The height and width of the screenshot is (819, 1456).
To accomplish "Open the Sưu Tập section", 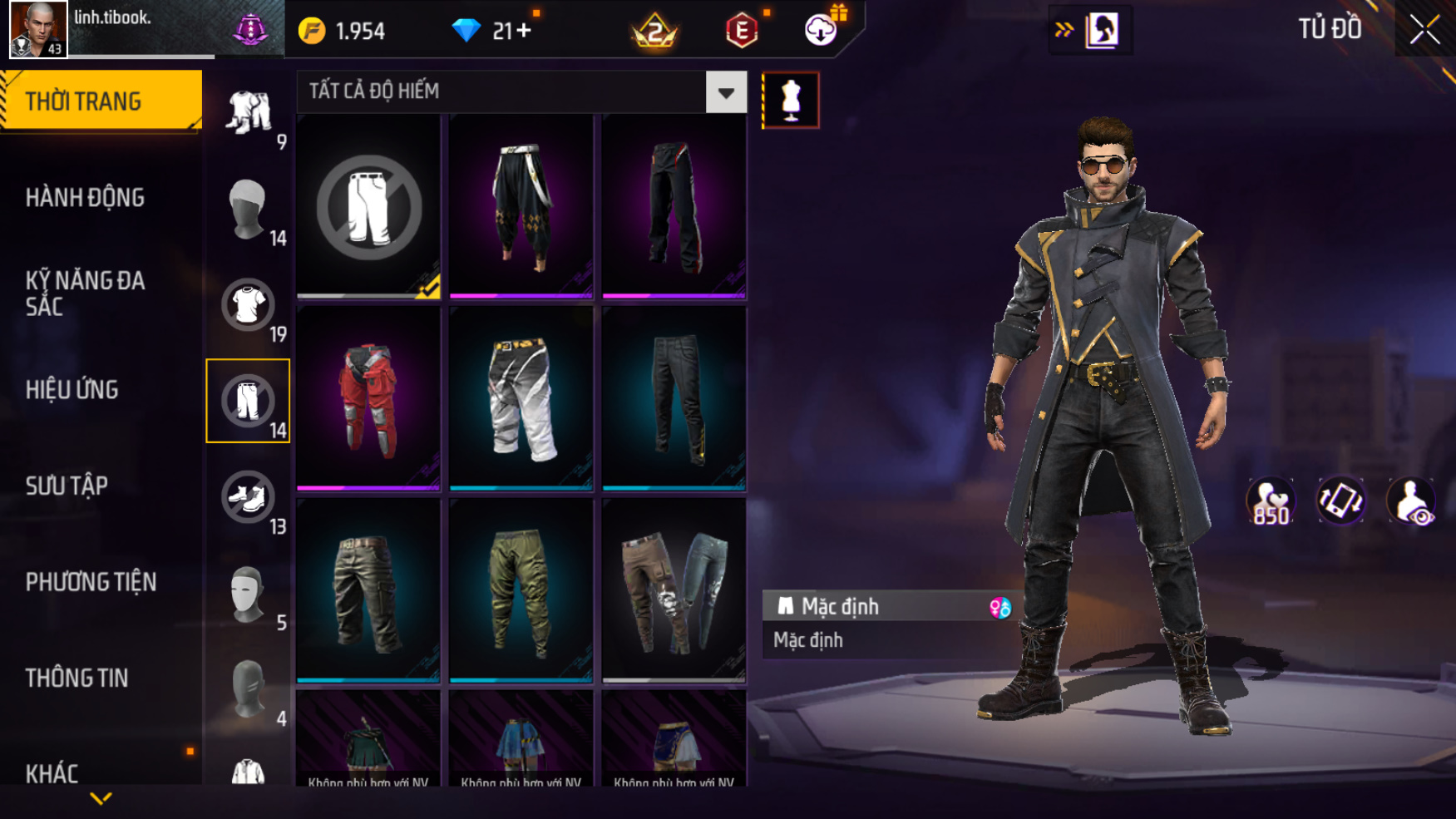I will (67, 486).
